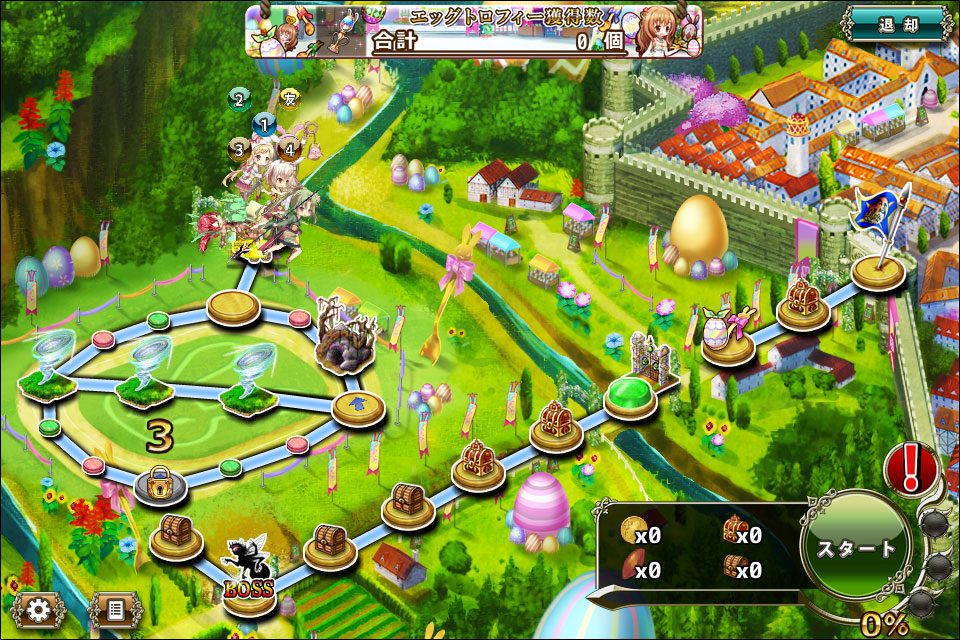Select the yellow 友 friend party marker

290,98
